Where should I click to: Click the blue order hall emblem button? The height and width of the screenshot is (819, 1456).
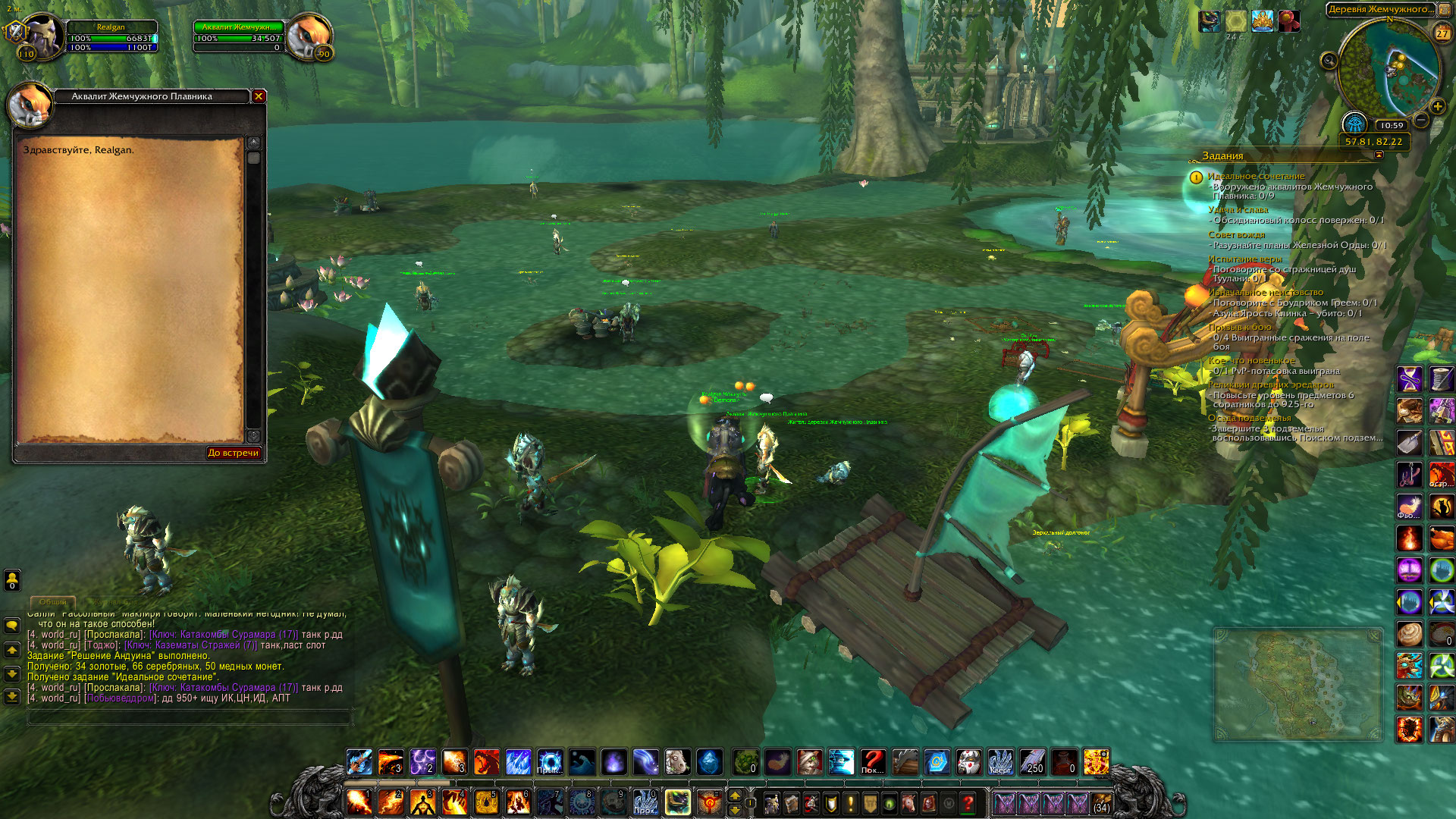coord(1354,123)
